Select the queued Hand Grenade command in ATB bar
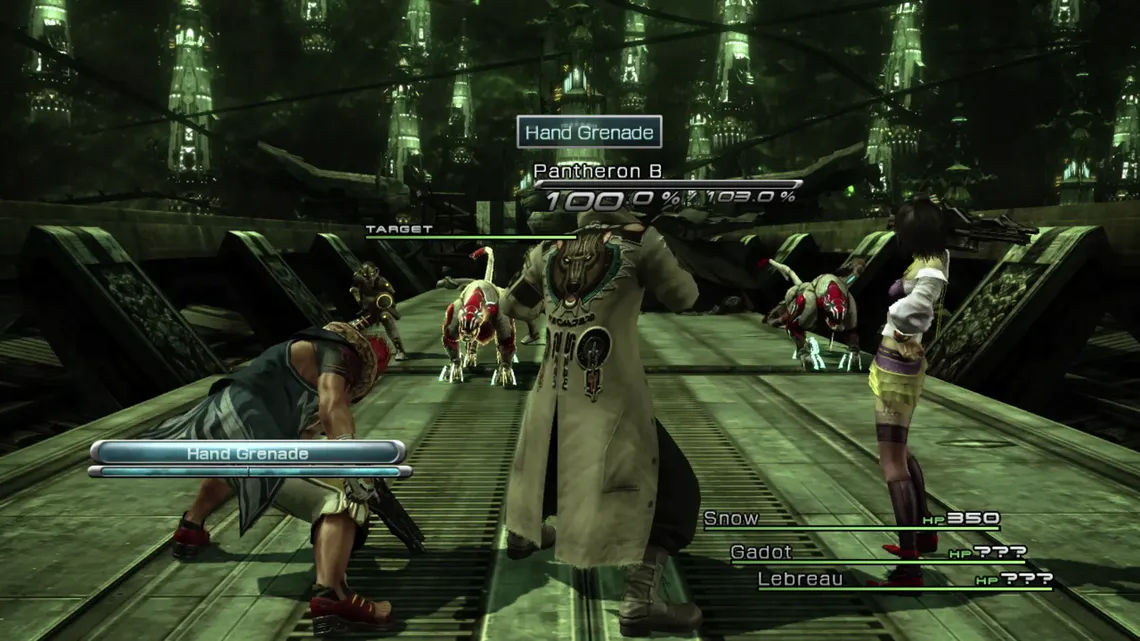This screenshot has width=1140, height=641. 247,453
